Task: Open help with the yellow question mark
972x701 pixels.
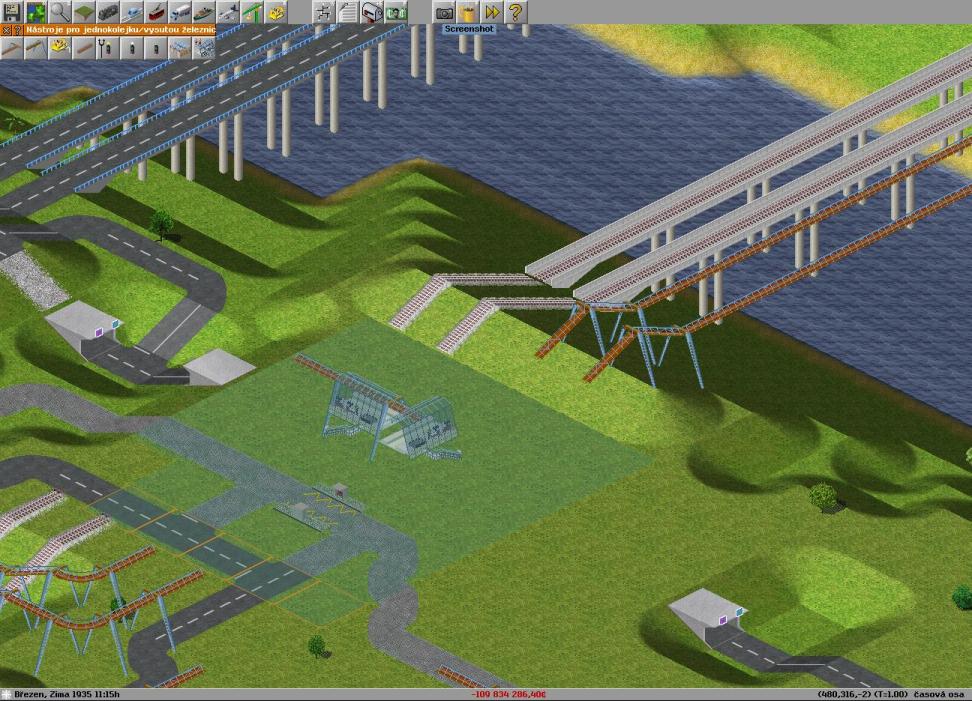Action: click(x=516, y=12)
